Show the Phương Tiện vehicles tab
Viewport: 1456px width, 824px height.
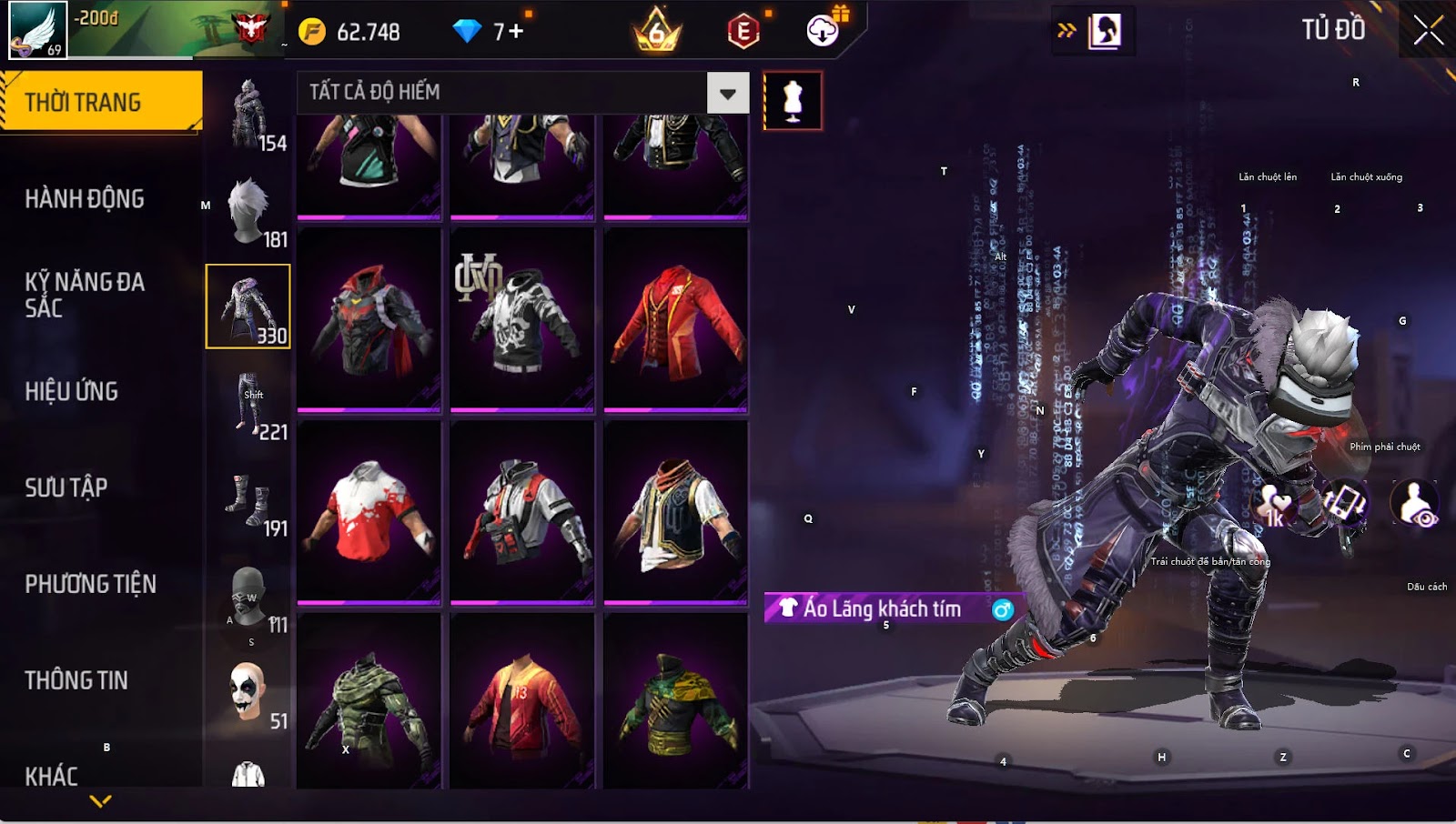(90, 584)
